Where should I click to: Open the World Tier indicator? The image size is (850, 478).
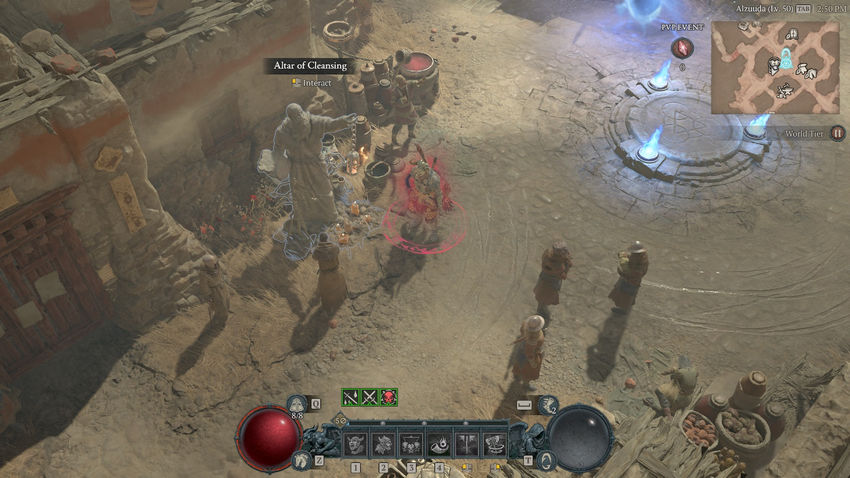click(838, 133)
